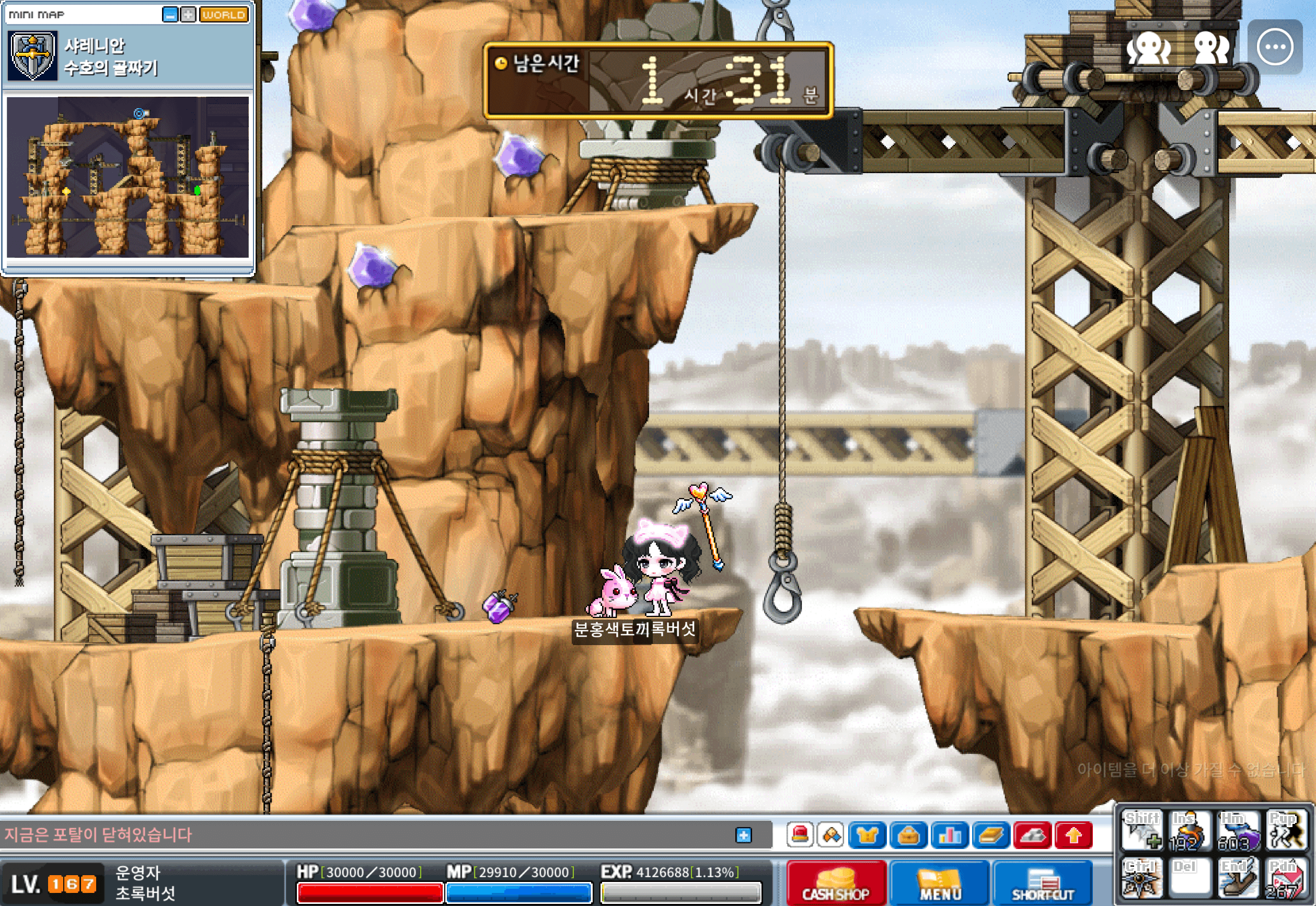Open the SHORT CUT panel
This screenshot has width=1316, height=906.
tap(1042, 882)
